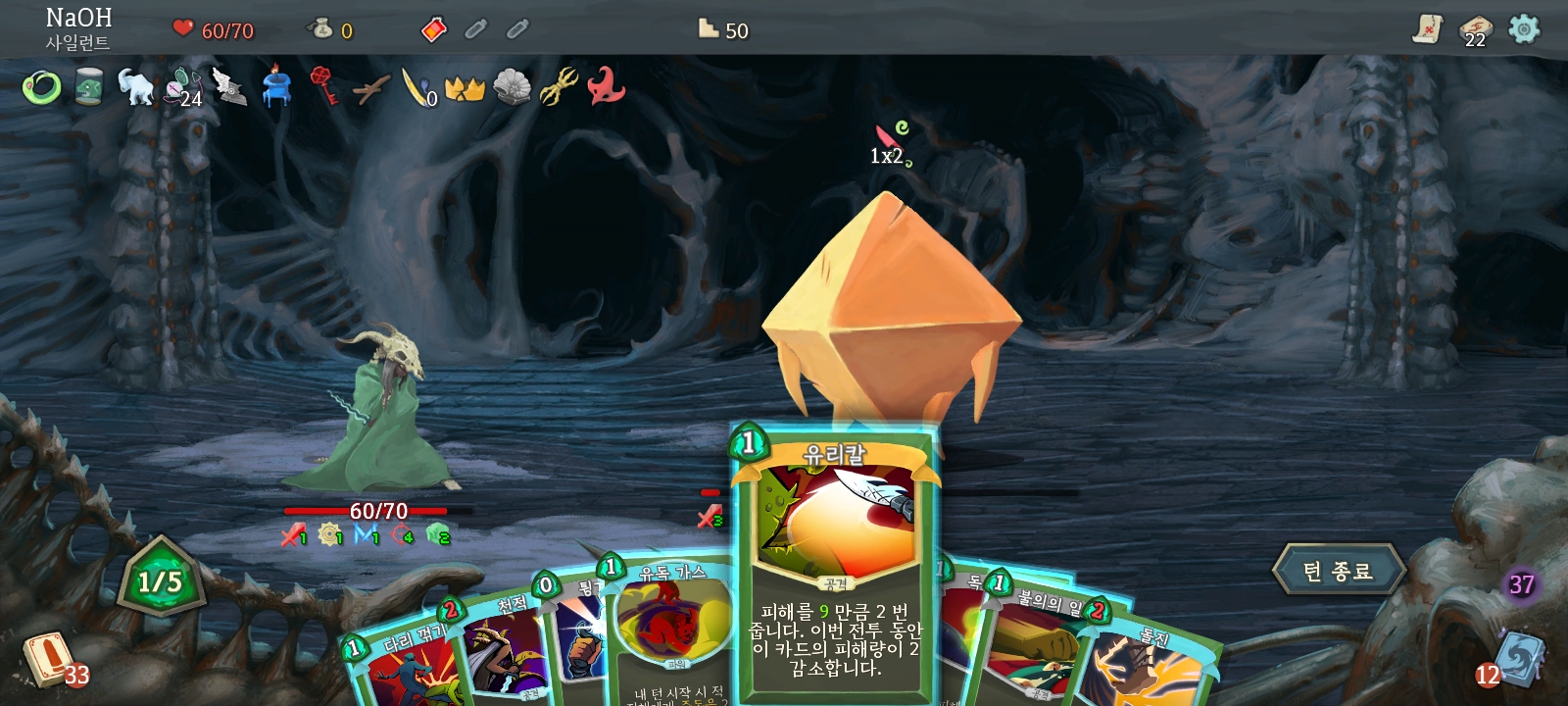Viewport: 1568px width, 706px height.
Task: Inspect the red key relic
Action: [323, 86]
